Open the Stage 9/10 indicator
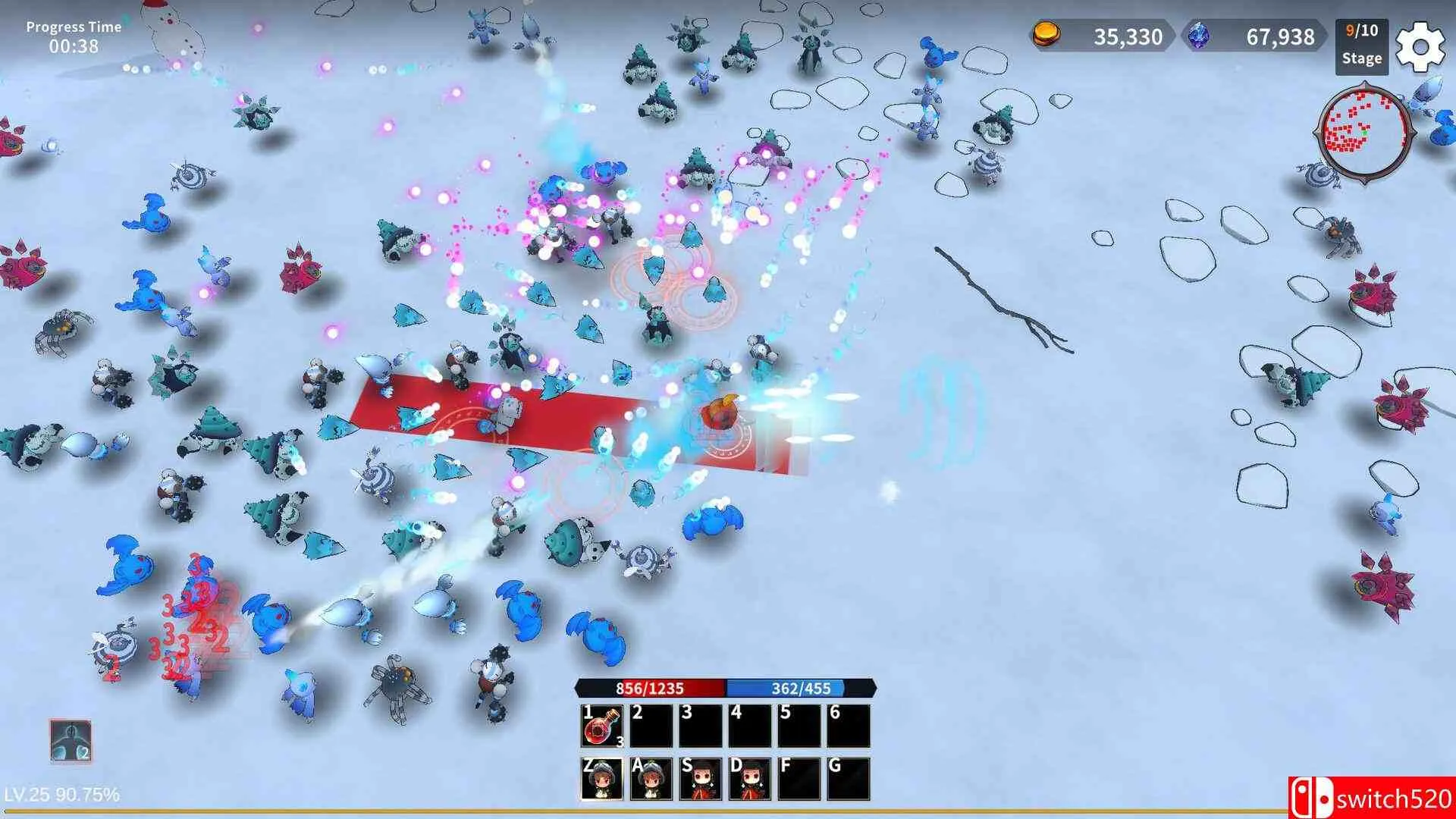This screenshot has height=819, width=1456. [x=1362, y=47]
